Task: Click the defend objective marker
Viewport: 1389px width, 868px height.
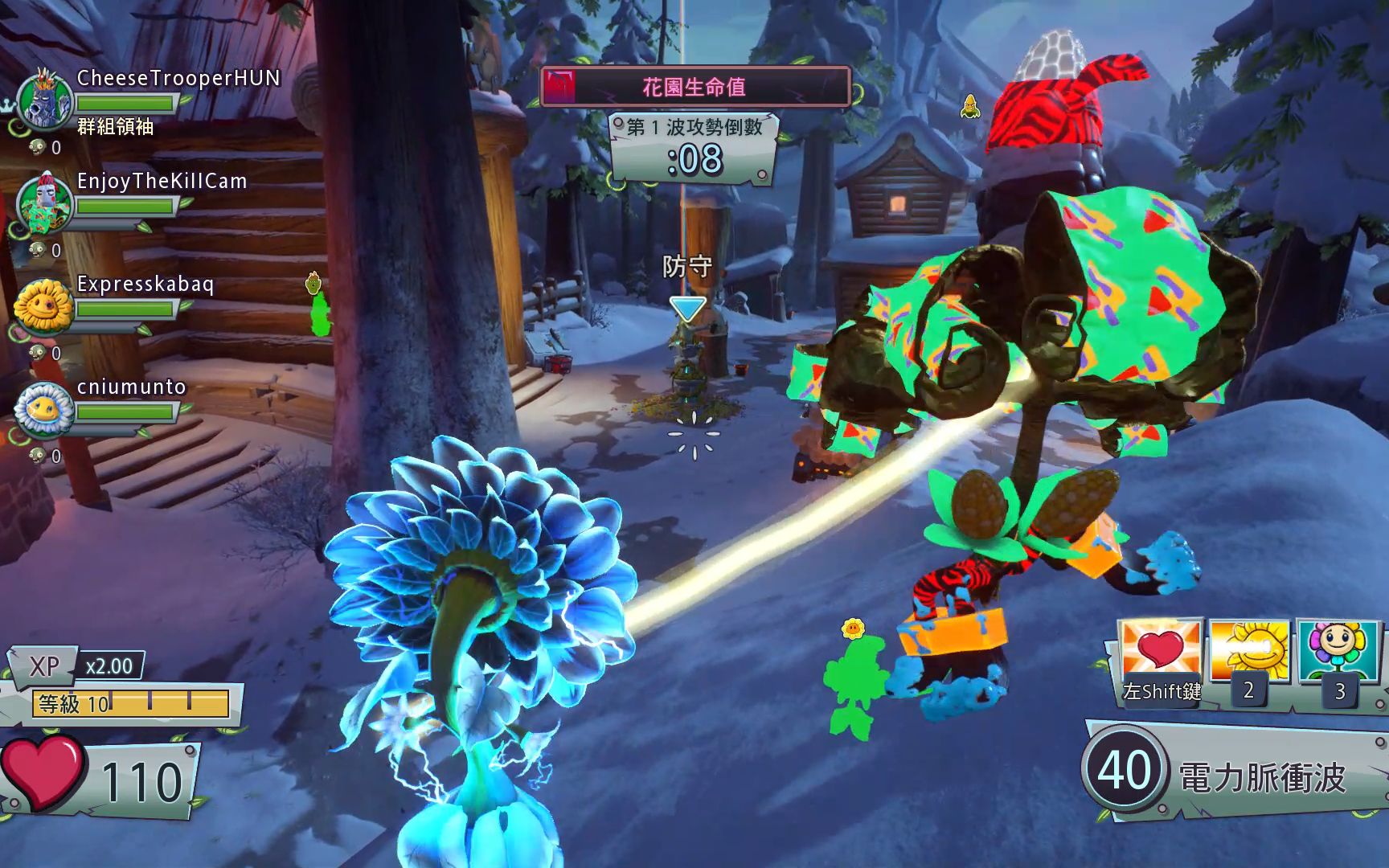Action: [x=687, y=309]
